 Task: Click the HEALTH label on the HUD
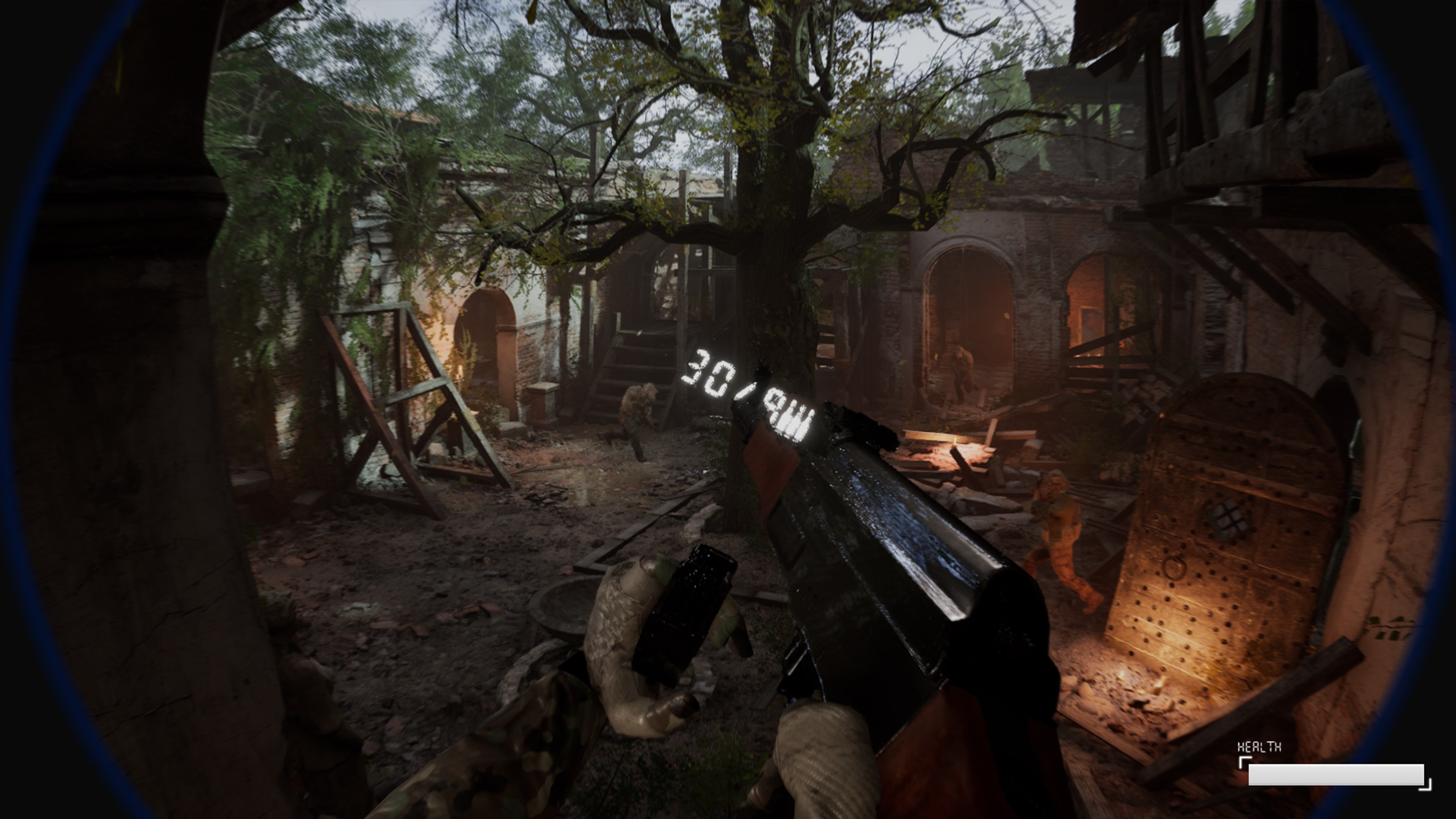pyautogui.click(x=1259, y=747)
